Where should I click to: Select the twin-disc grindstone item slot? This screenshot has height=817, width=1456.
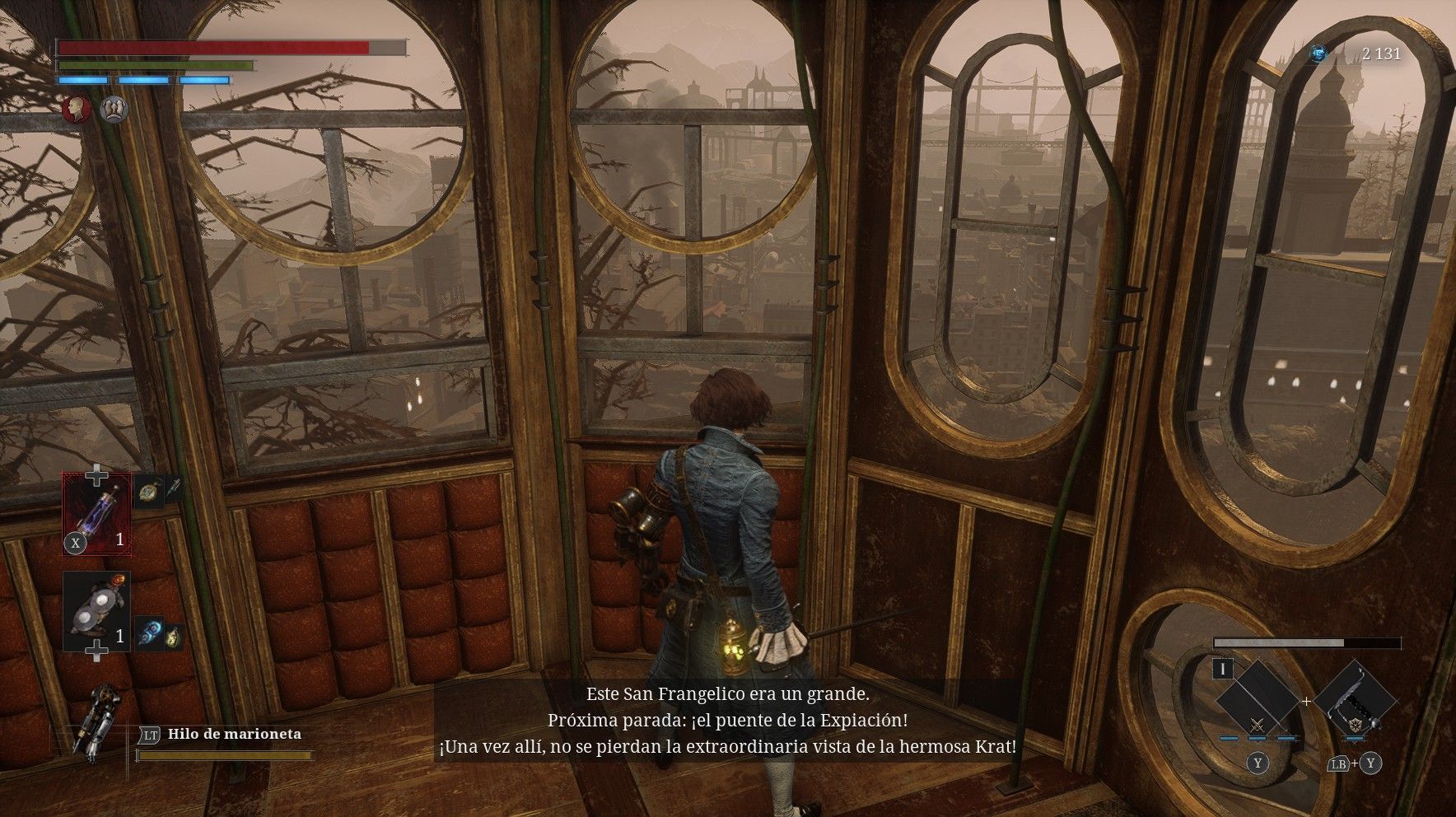96,611
